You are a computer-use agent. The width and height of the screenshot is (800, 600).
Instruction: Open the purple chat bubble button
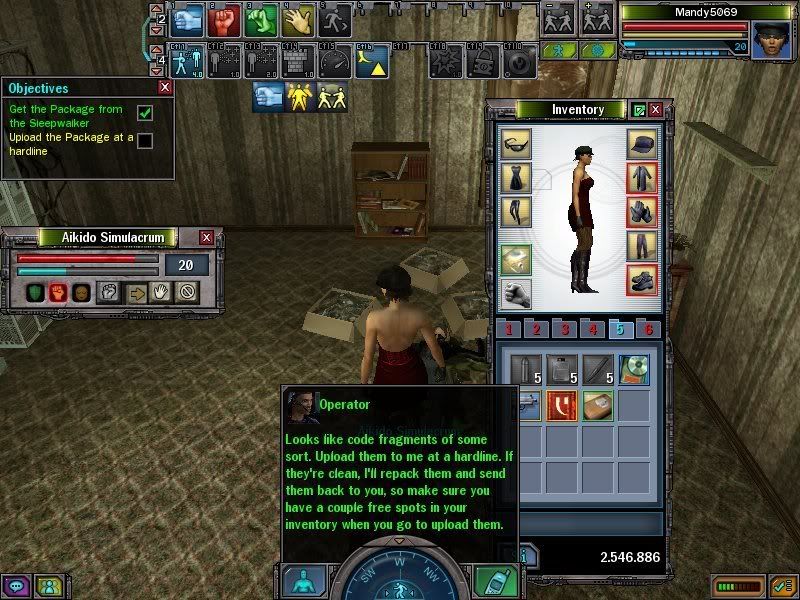pos(16,586)
